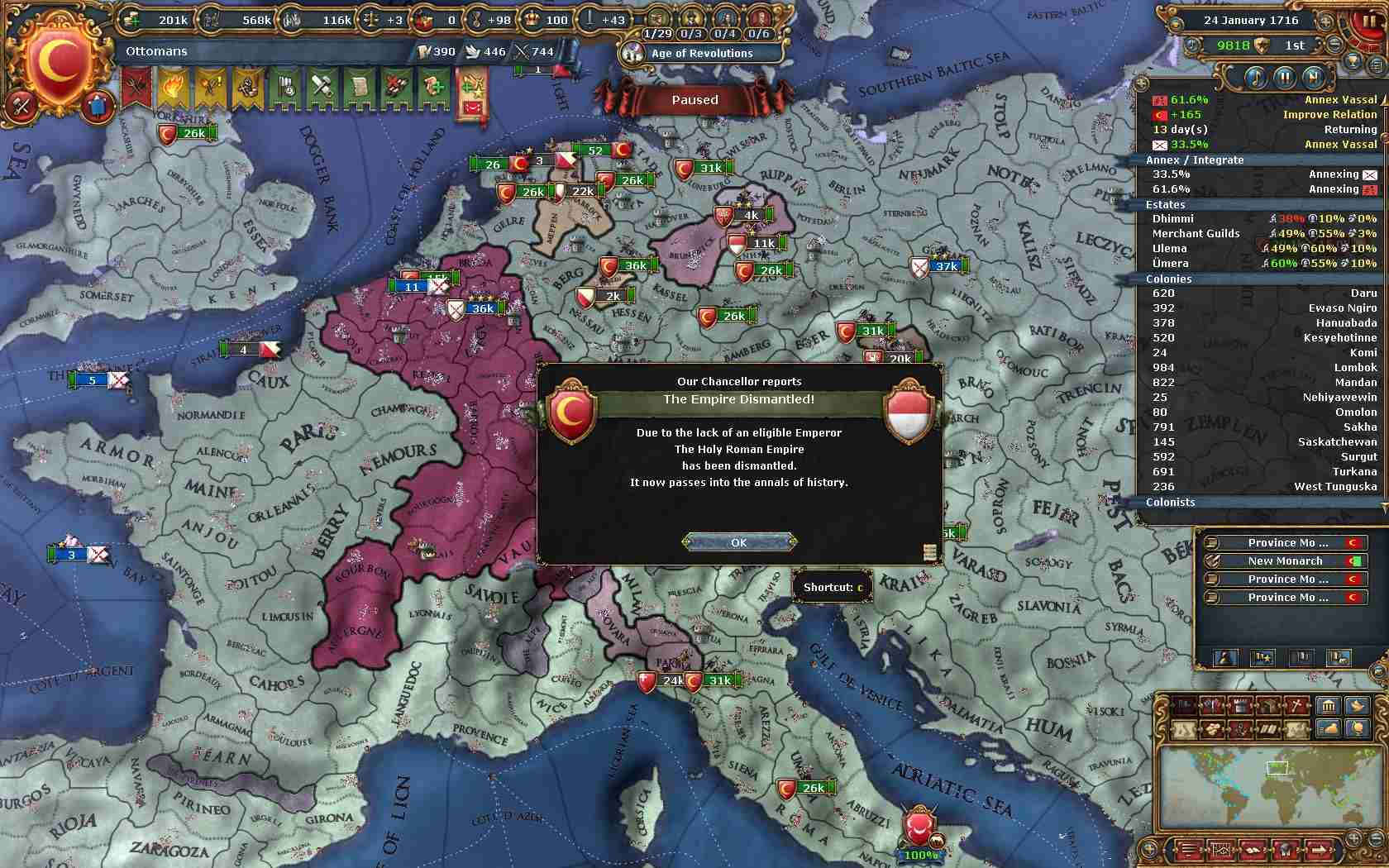
Task: Increase game speed with the plus button
Action: [1327, 21]
